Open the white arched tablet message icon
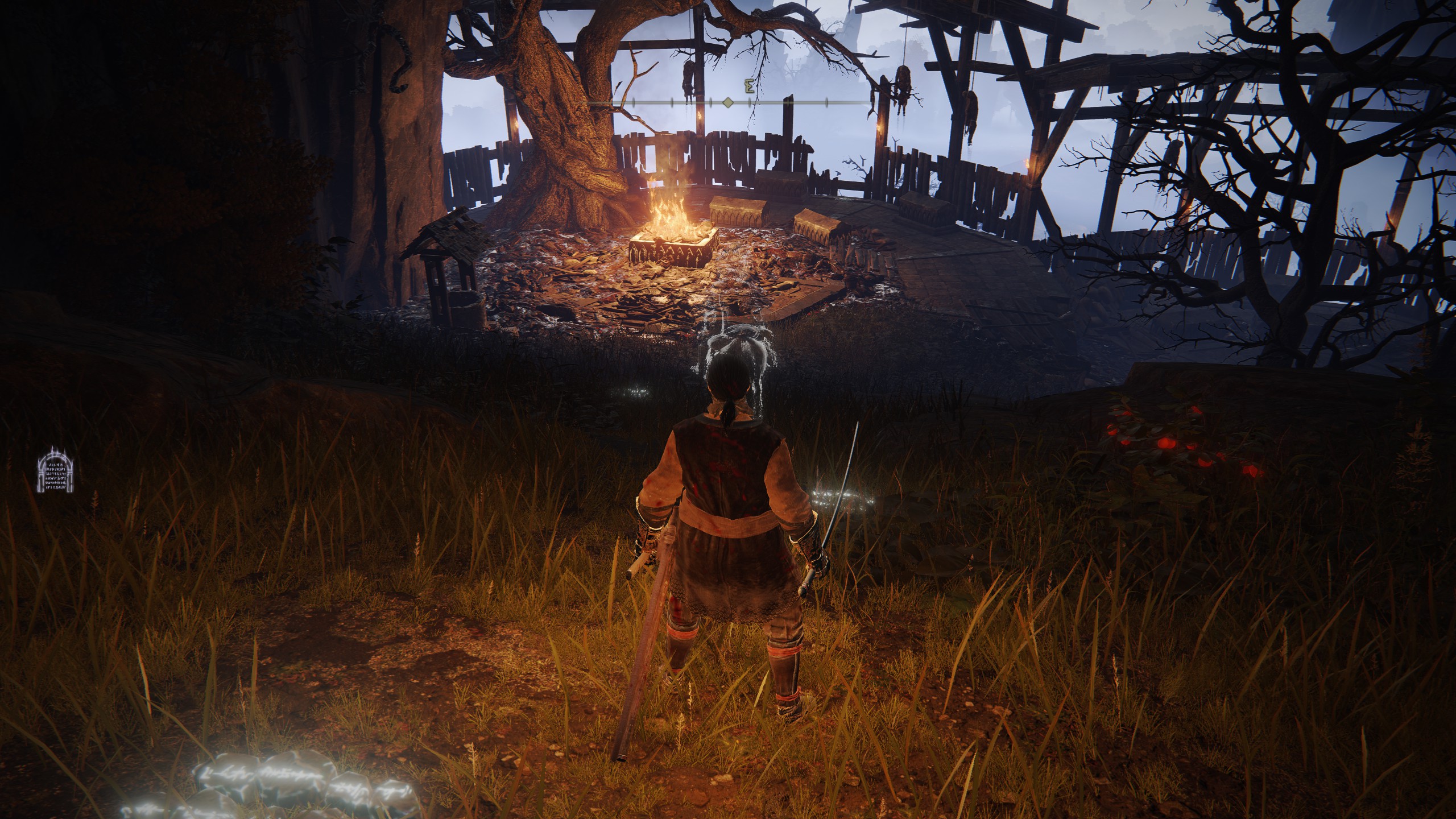This screenshot has width=1456, height=819. [x=56, y=470]
